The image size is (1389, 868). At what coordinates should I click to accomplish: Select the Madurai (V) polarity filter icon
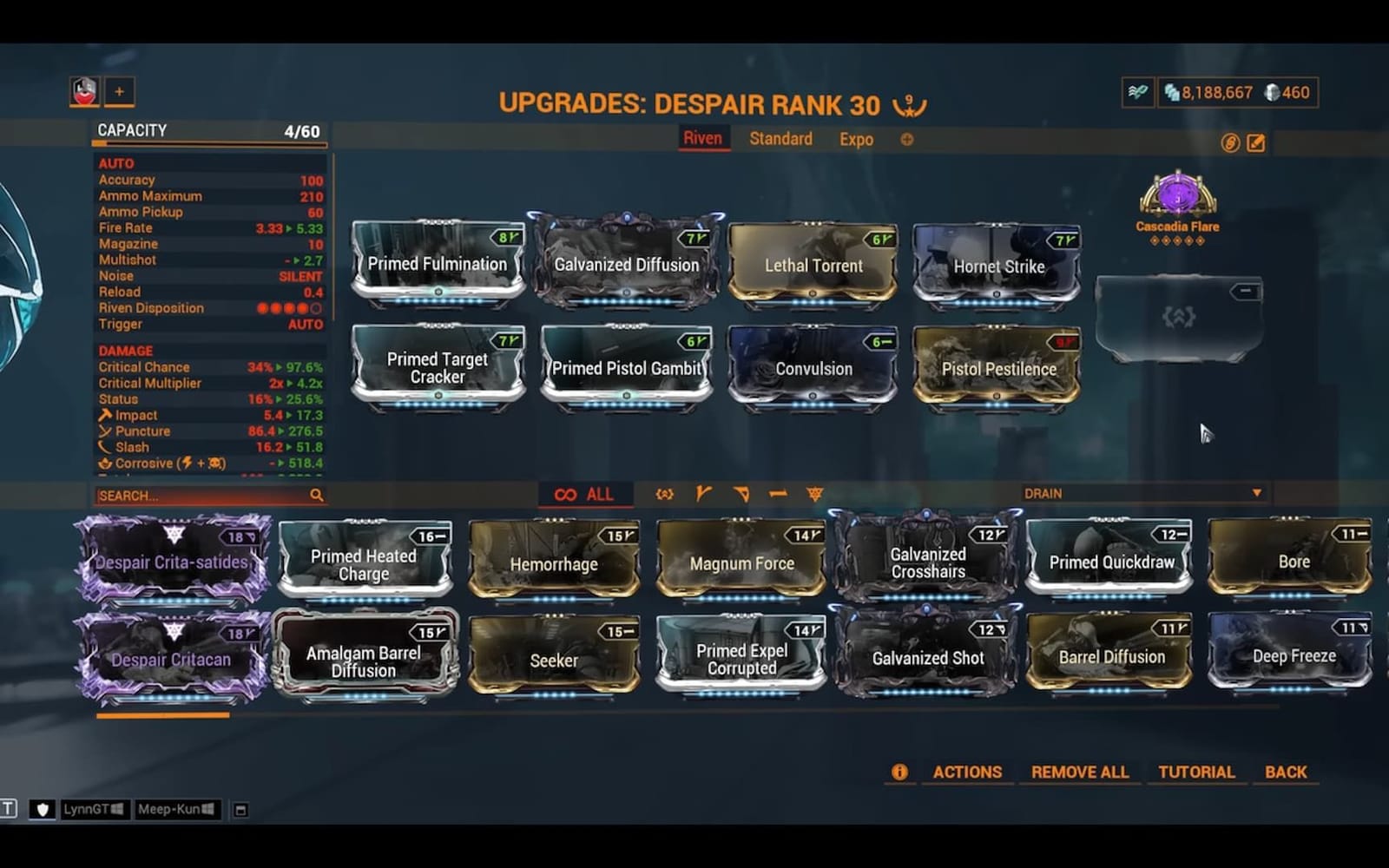tap(703, 494)
